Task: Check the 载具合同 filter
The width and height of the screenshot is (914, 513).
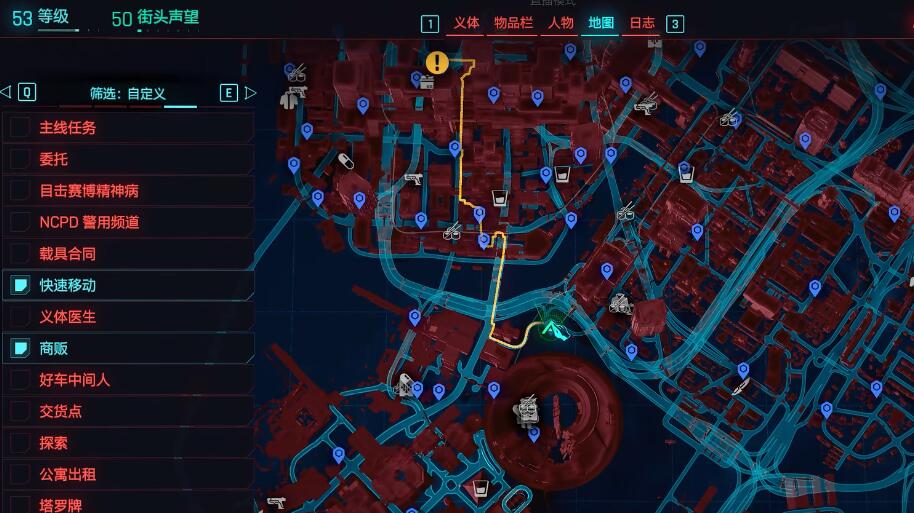Action: click(20, 254)
